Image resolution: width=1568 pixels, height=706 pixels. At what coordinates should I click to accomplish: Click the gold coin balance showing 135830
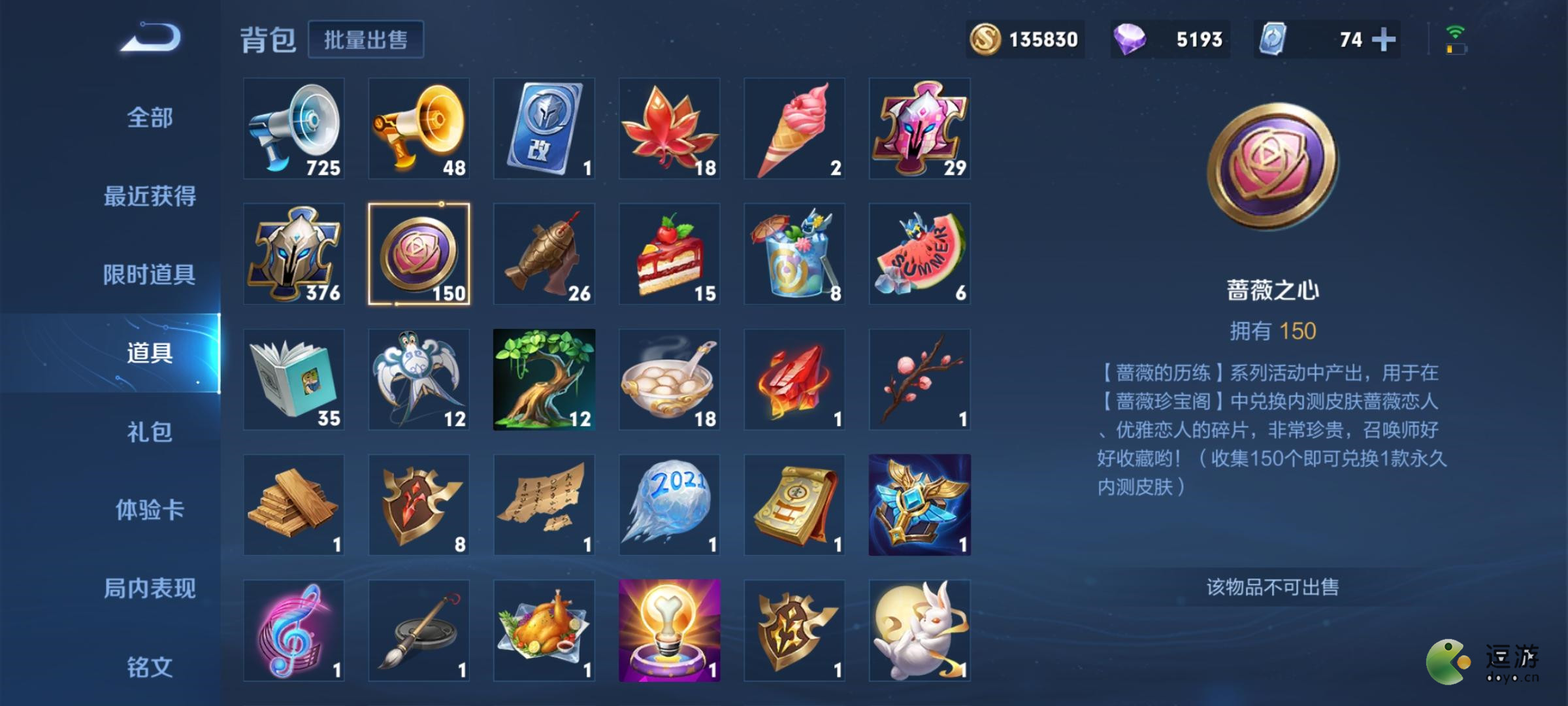click(x=1026, y=39)
